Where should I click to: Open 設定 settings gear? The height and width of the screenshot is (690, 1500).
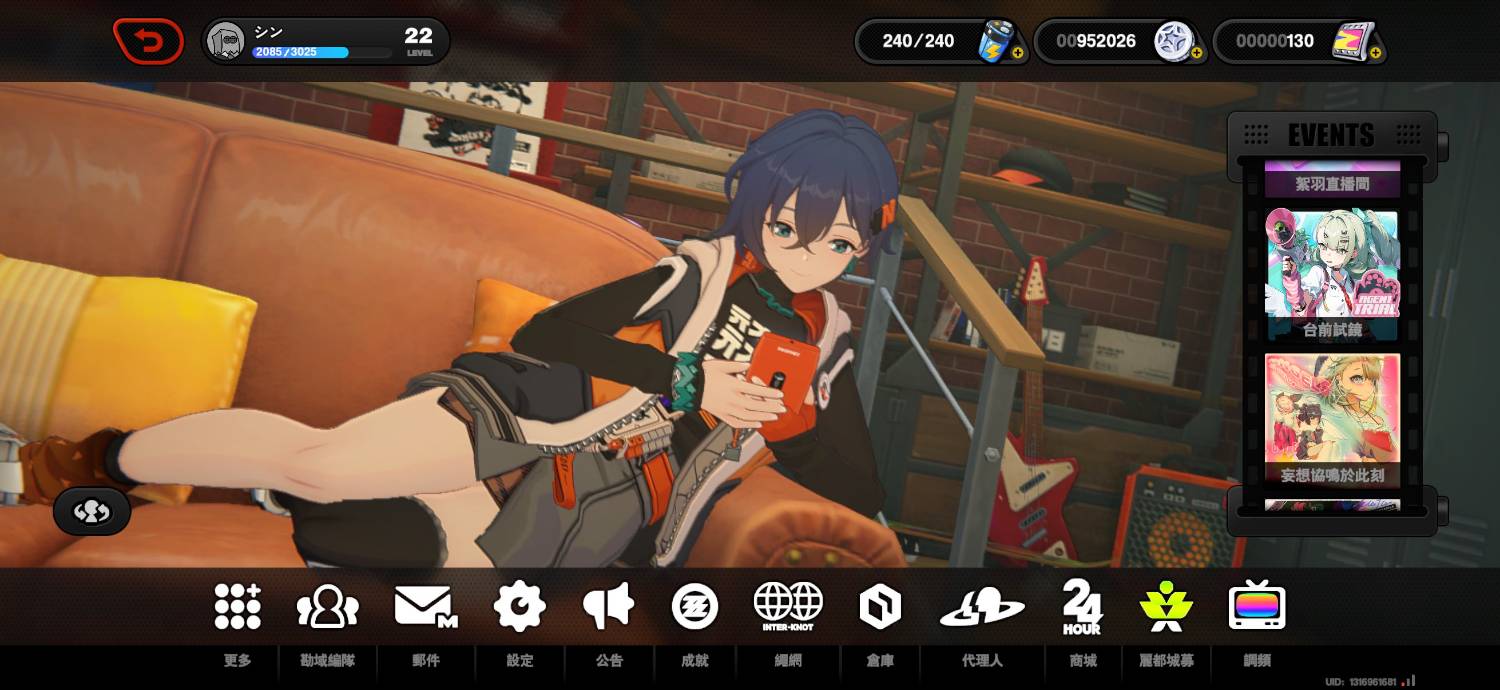(x=520, y=606)
